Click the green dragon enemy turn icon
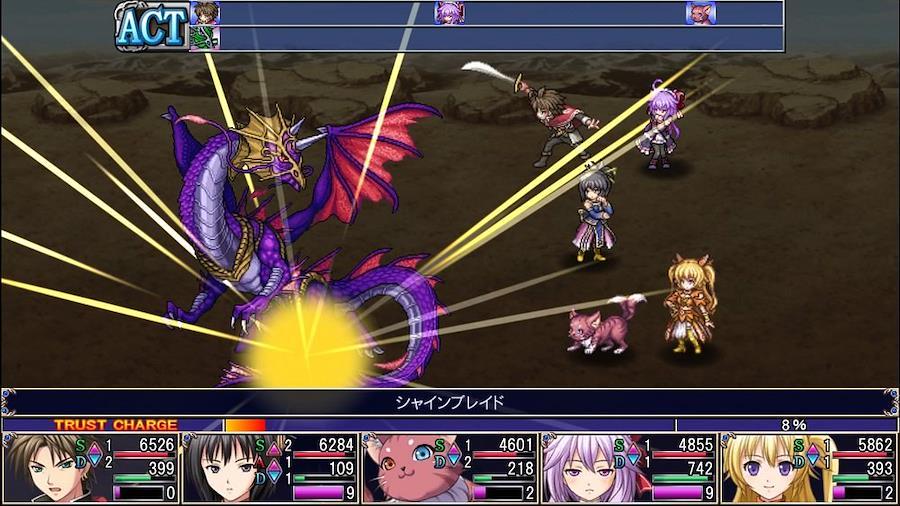 tap(204, 38)
